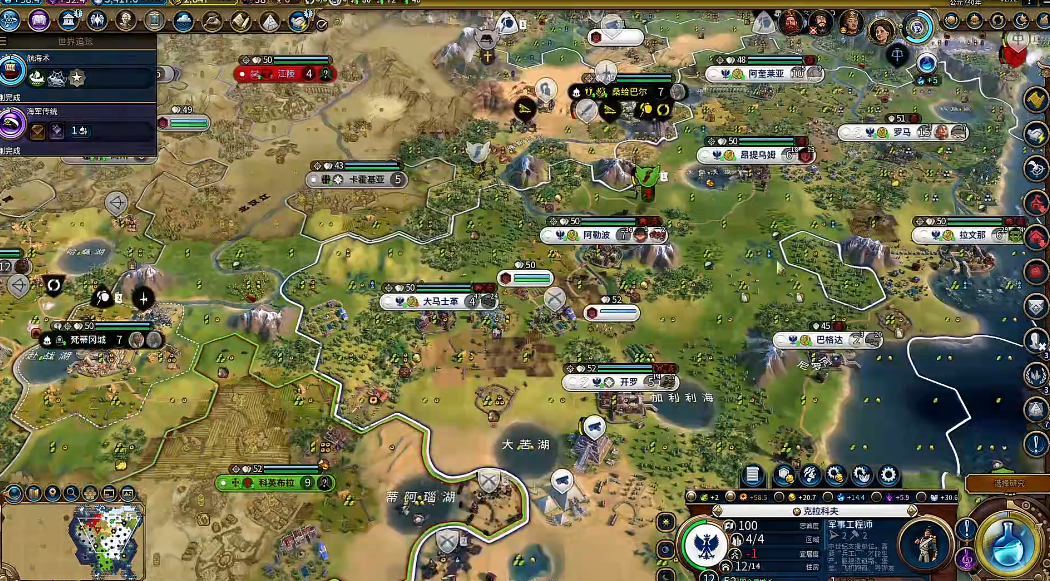This screenshot has height=581, width=1050.
Task: Open the 拉文那 city banner
Action: coord(971,235)
